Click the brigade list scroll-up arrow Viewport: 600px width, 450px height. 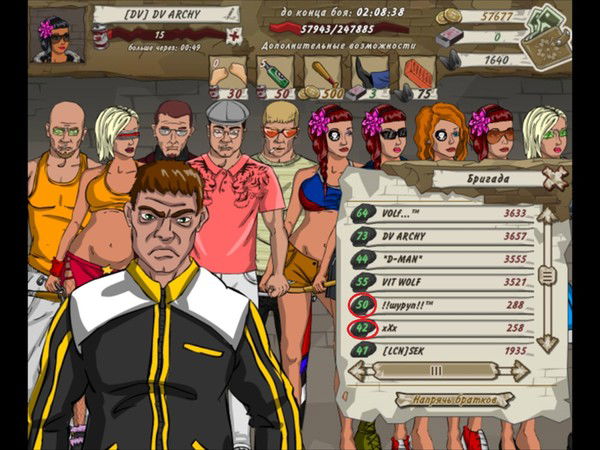(x=546, y=216)
